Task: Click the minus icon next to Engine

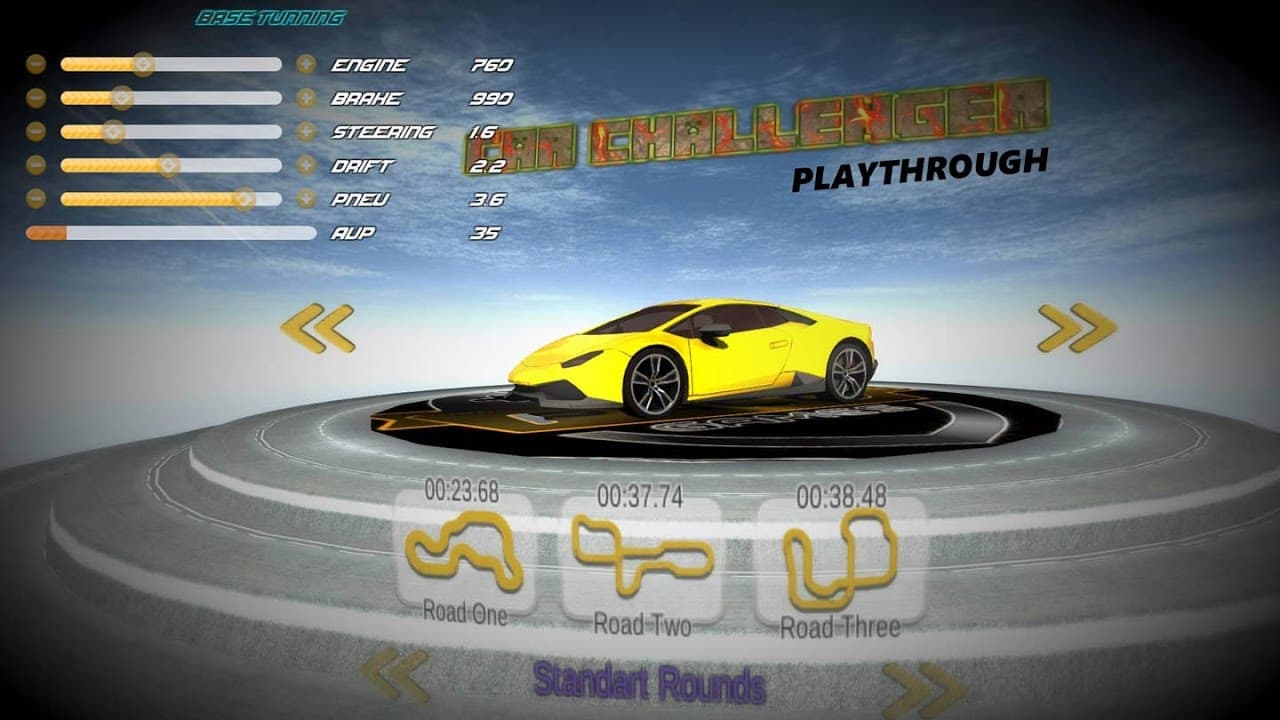Action: (x=37, y=64)
